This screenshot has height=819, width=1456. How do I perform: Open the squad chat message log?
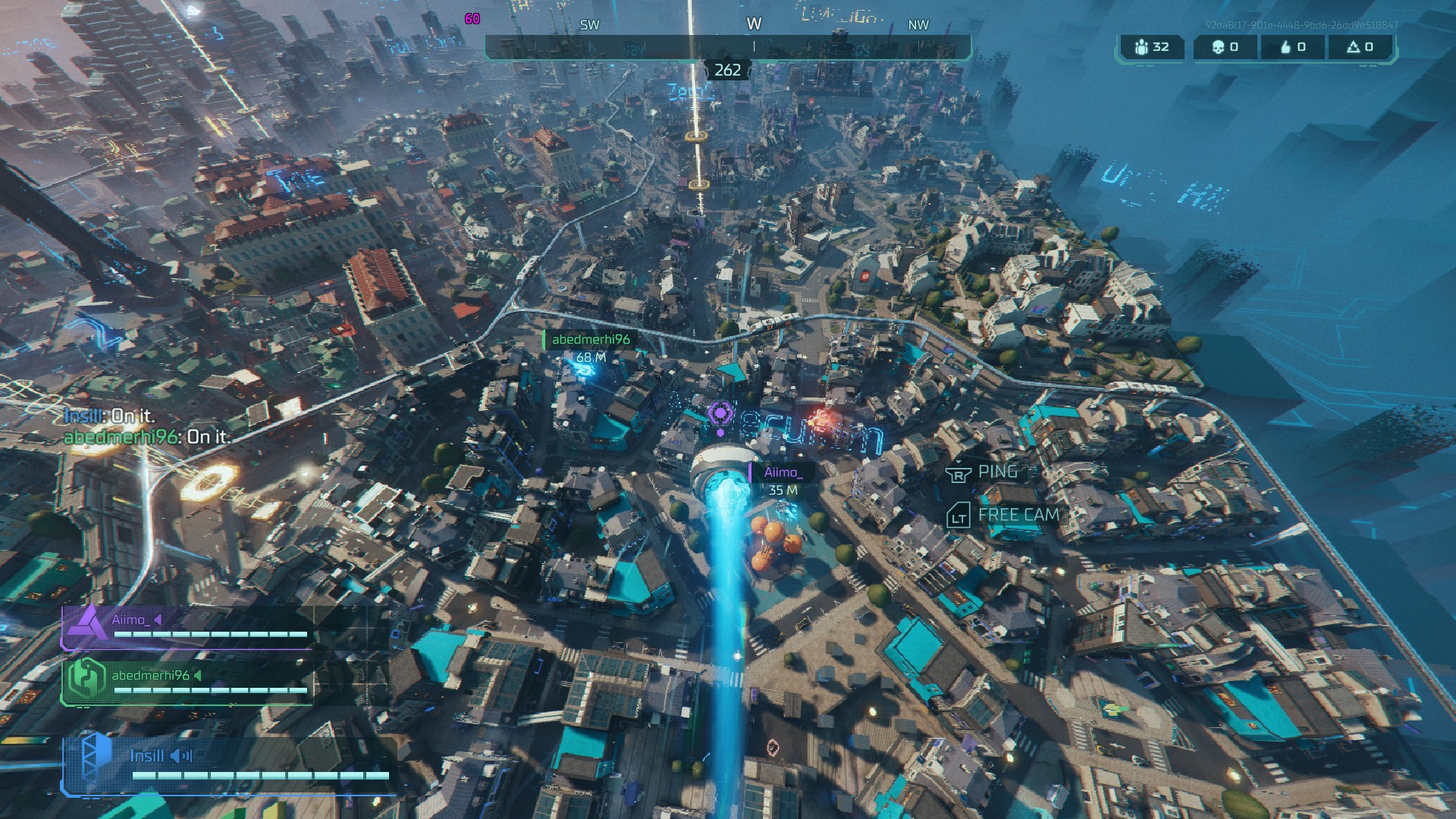[x=147, y=426]
